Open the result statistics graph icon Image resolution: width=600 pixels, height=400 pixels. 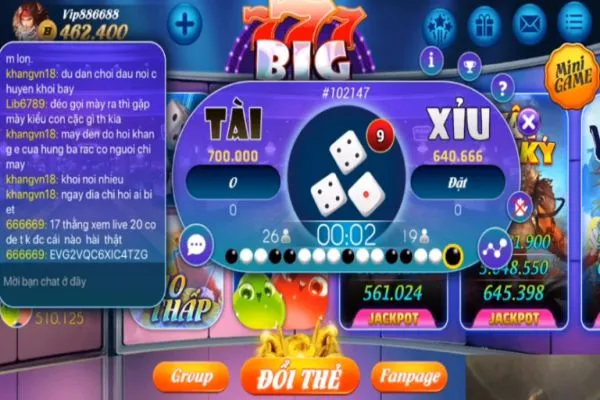point(492,247)
